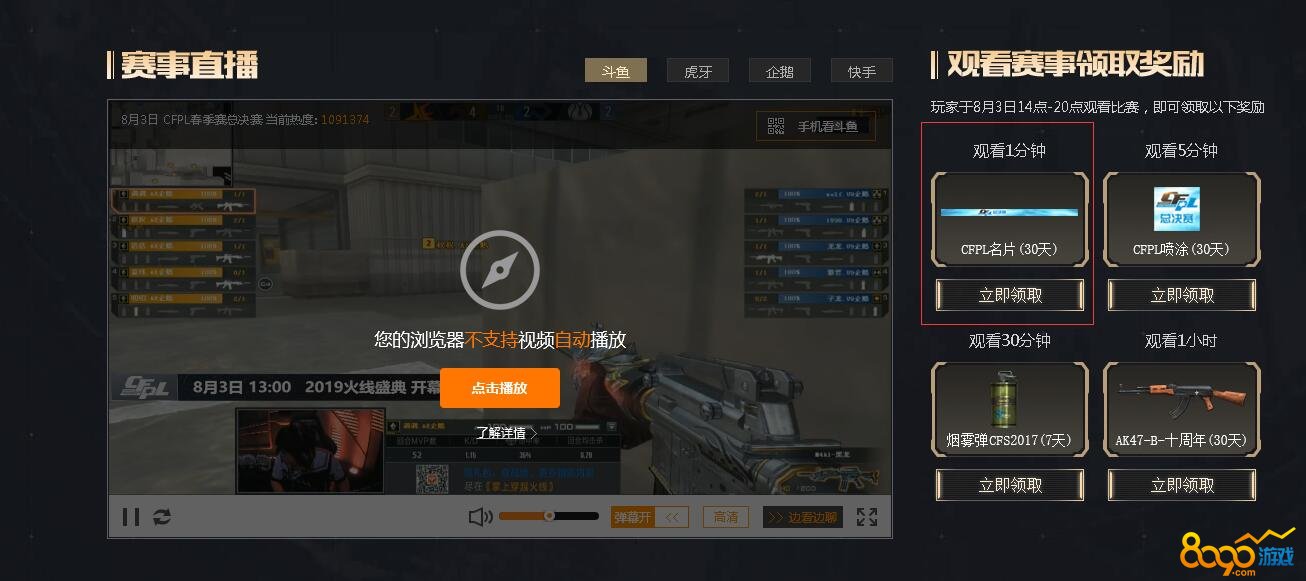Refresh the stream with the reload icon

pos(161,517)
